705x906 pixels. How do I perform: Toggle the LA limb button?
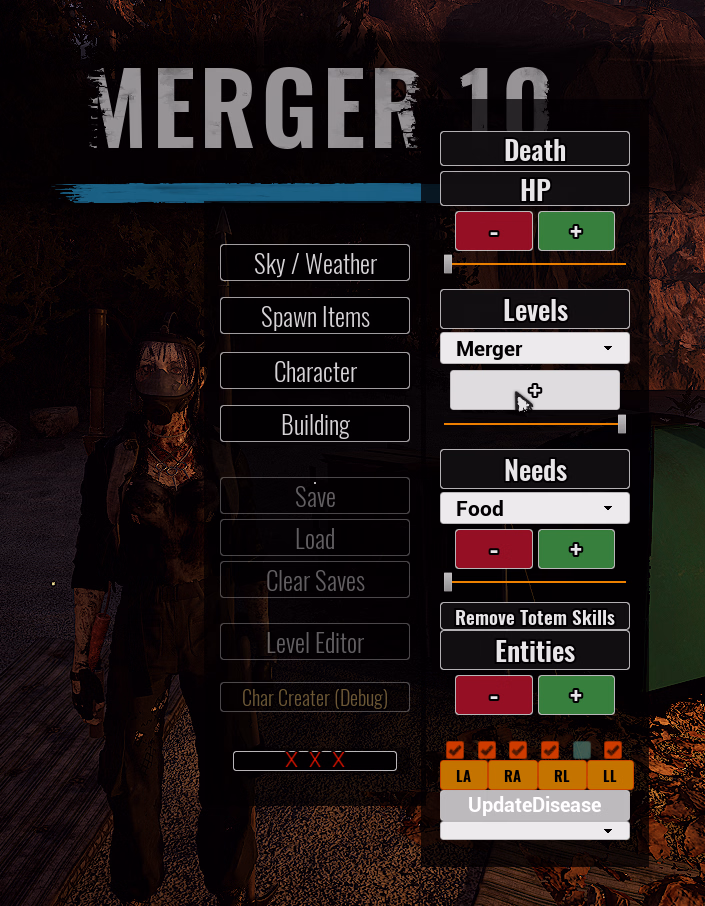pos(464,775)
